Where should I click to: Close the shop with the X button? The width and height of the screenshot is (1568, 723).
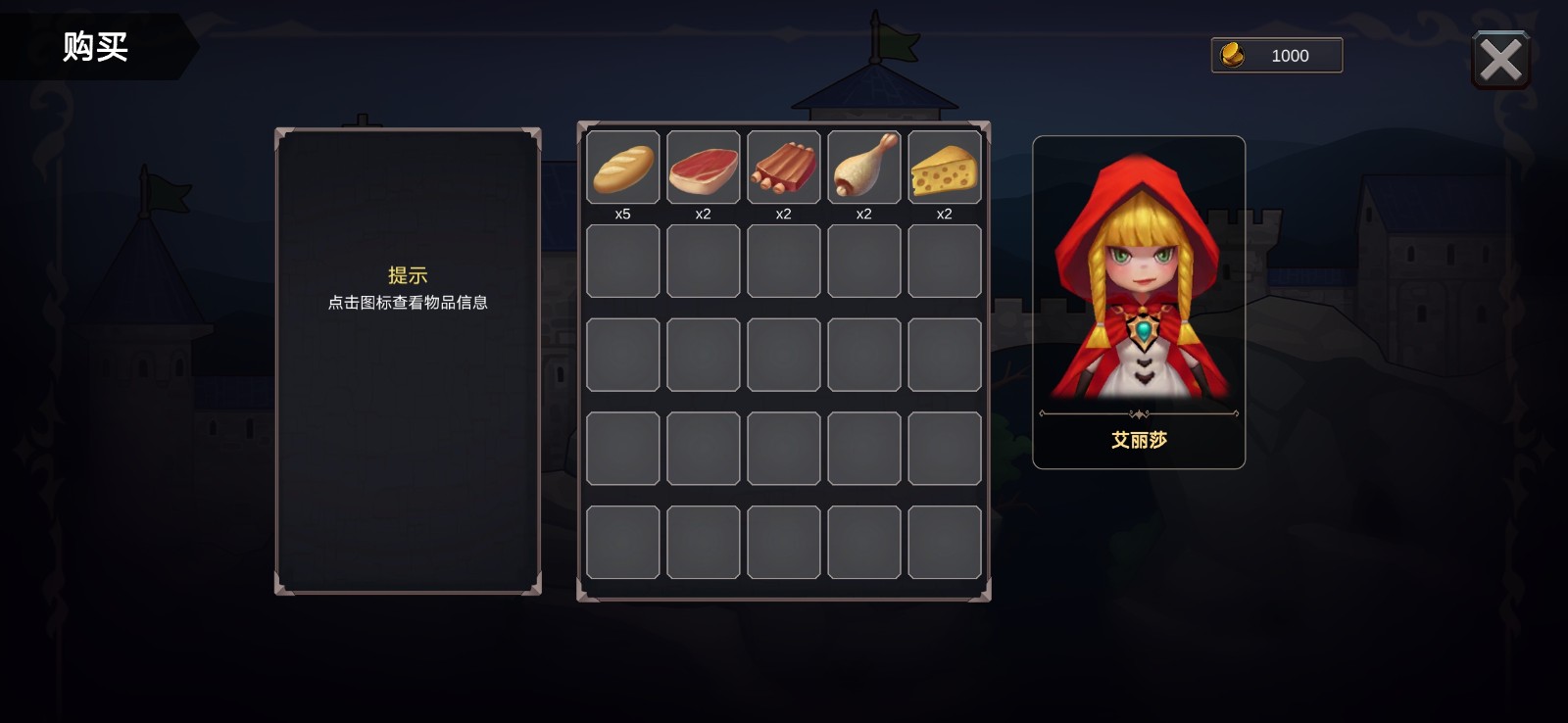tap(1501, 60)
